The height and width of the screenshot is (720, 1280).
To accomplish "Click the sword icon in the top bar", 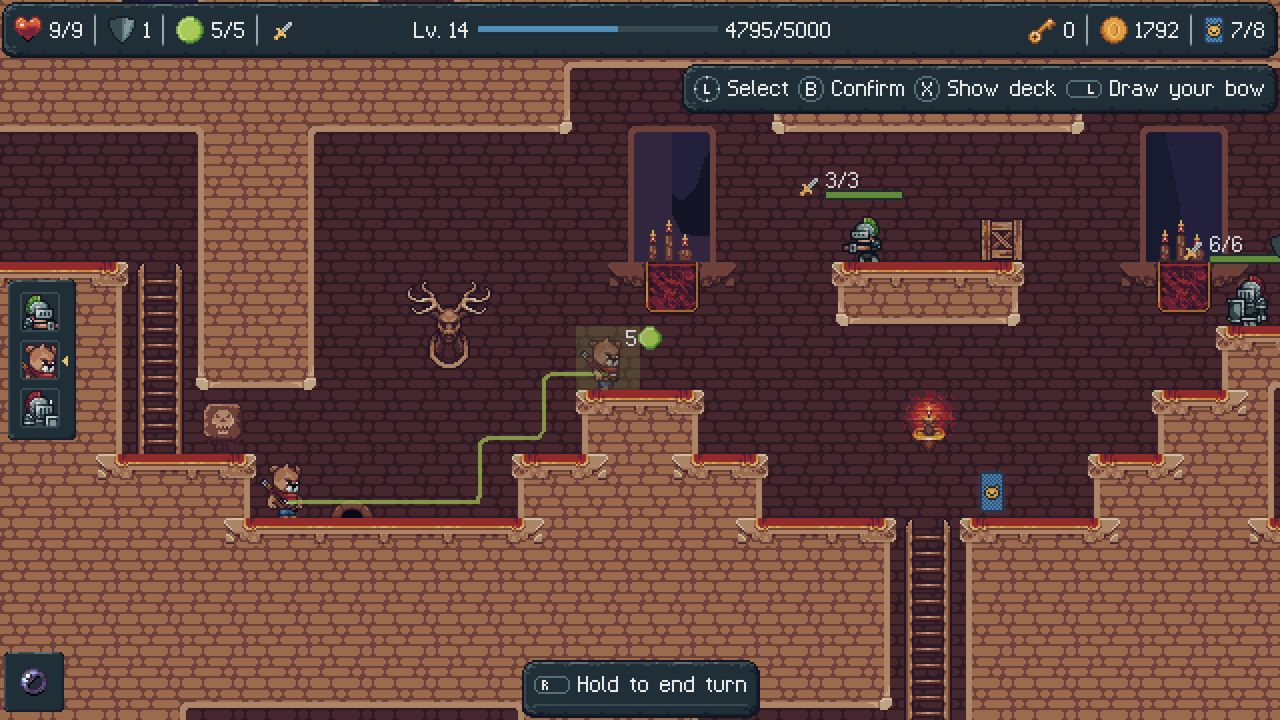I will click(282, 29).
